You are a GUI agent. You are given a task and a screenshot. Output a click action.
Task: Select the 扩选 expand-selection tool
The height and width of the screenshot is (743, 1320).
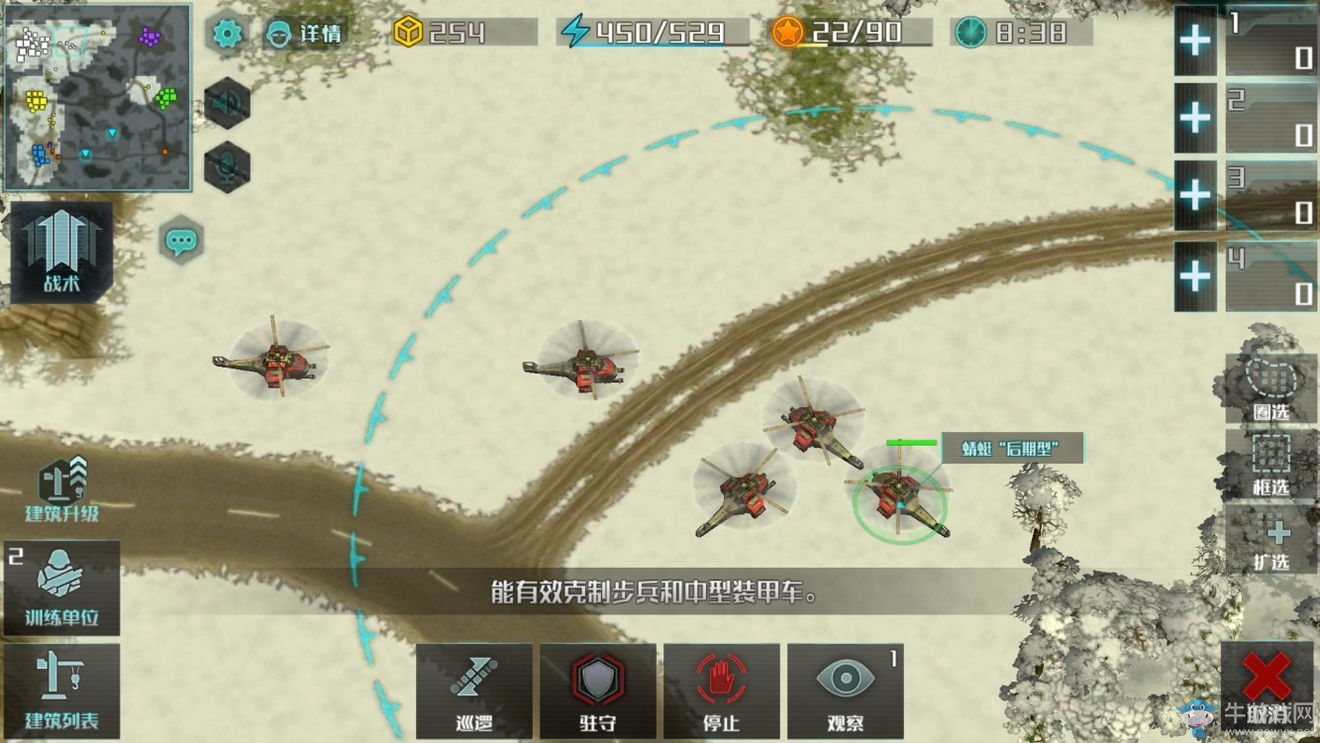[x=1270, y=540]
